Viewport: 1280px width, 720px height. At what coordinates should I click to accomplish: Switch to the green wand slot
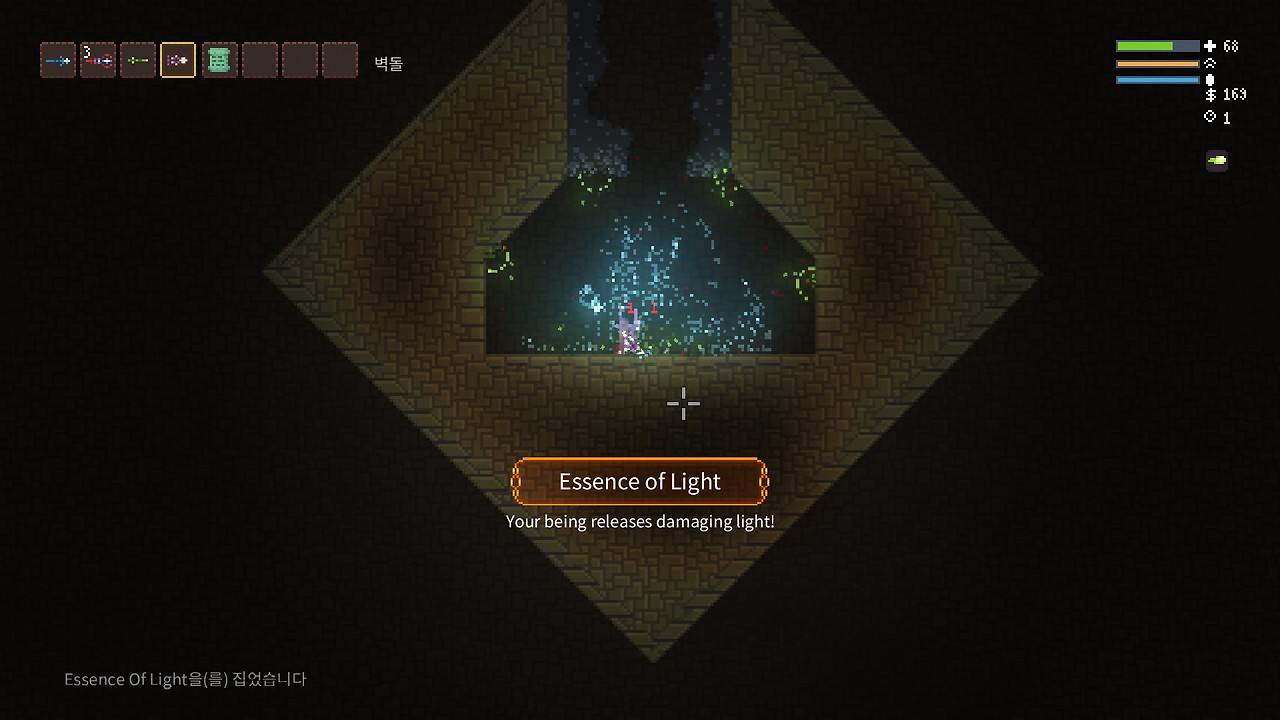pos(138,61)
